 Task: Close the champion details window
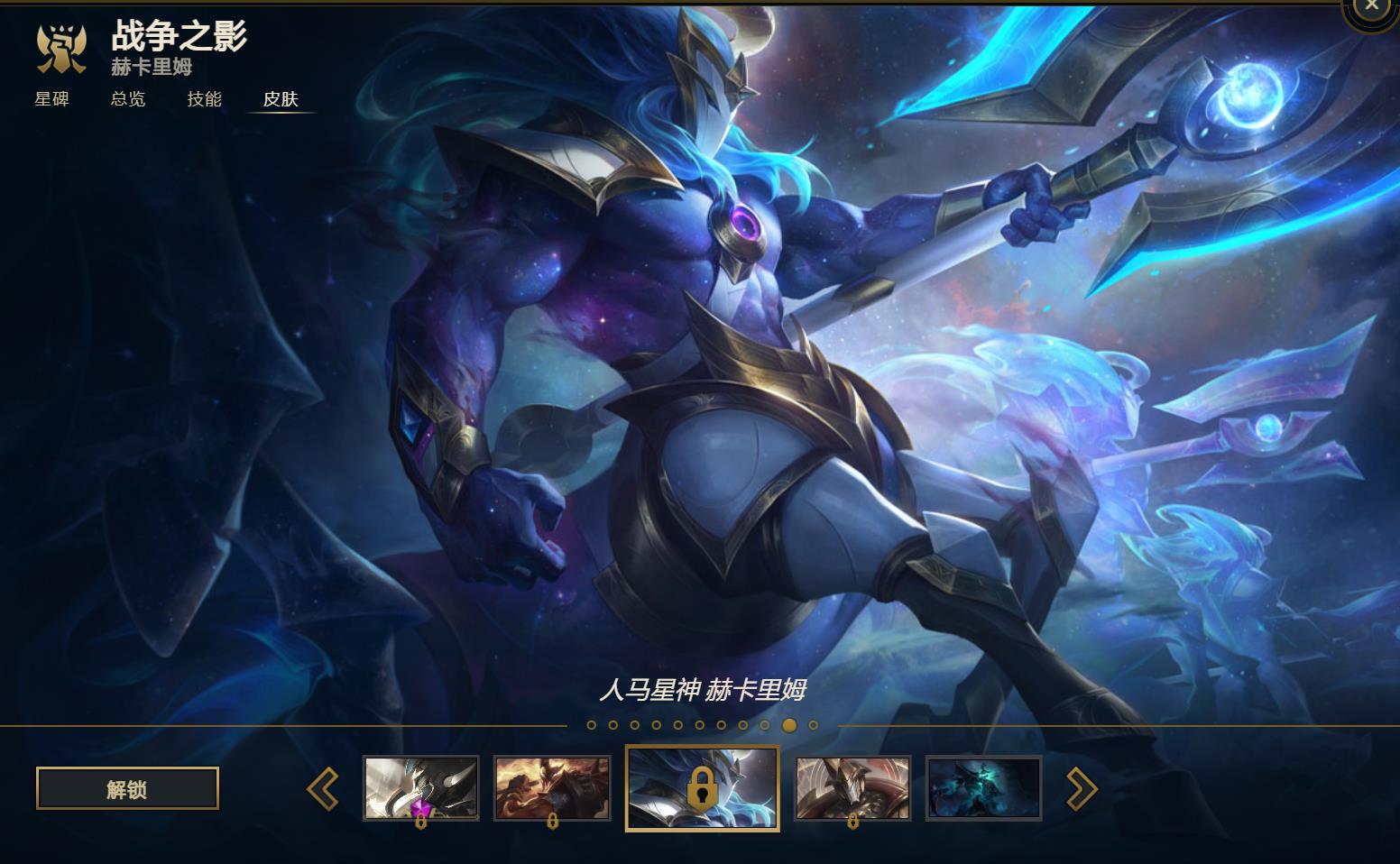coord(1372,7)
